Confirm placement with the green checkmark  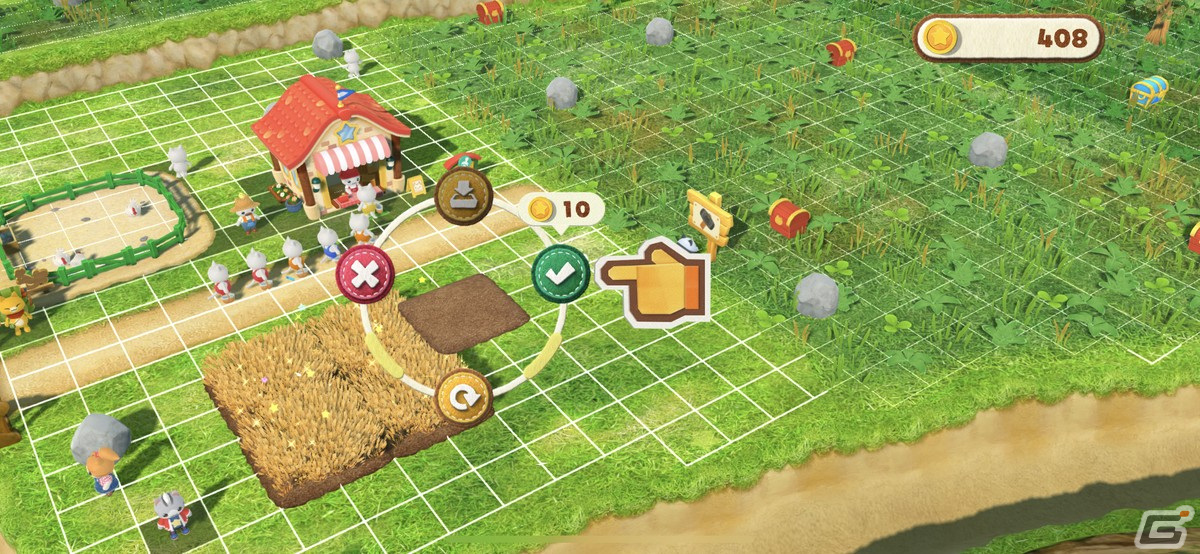(x=560, y=273)
